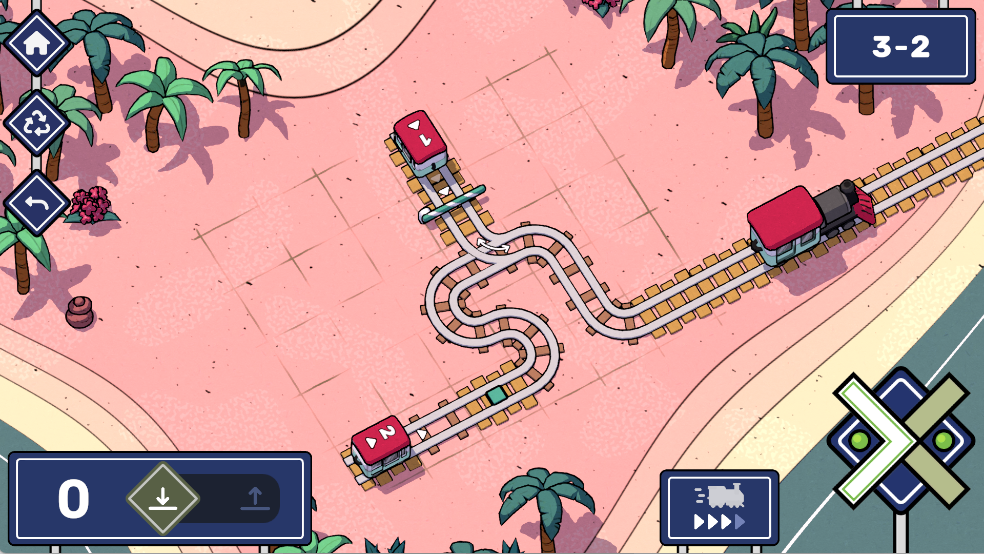984x554 pixels.
Task: Go to the home menu
Action: coord(37,43)
